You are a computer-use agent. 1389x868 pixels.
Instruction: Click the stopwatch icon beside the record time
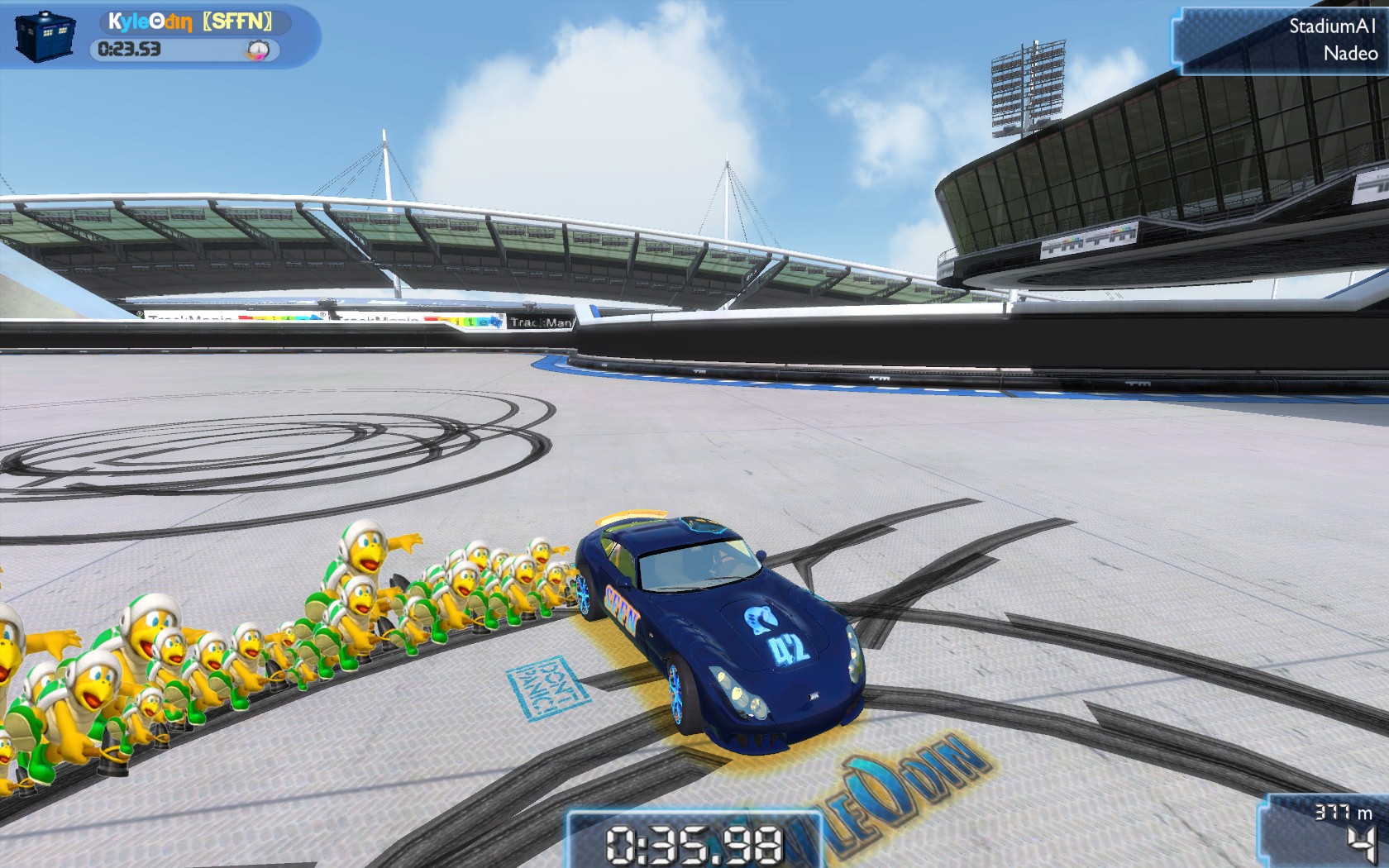pyautogui.click(x=258, y=50)
